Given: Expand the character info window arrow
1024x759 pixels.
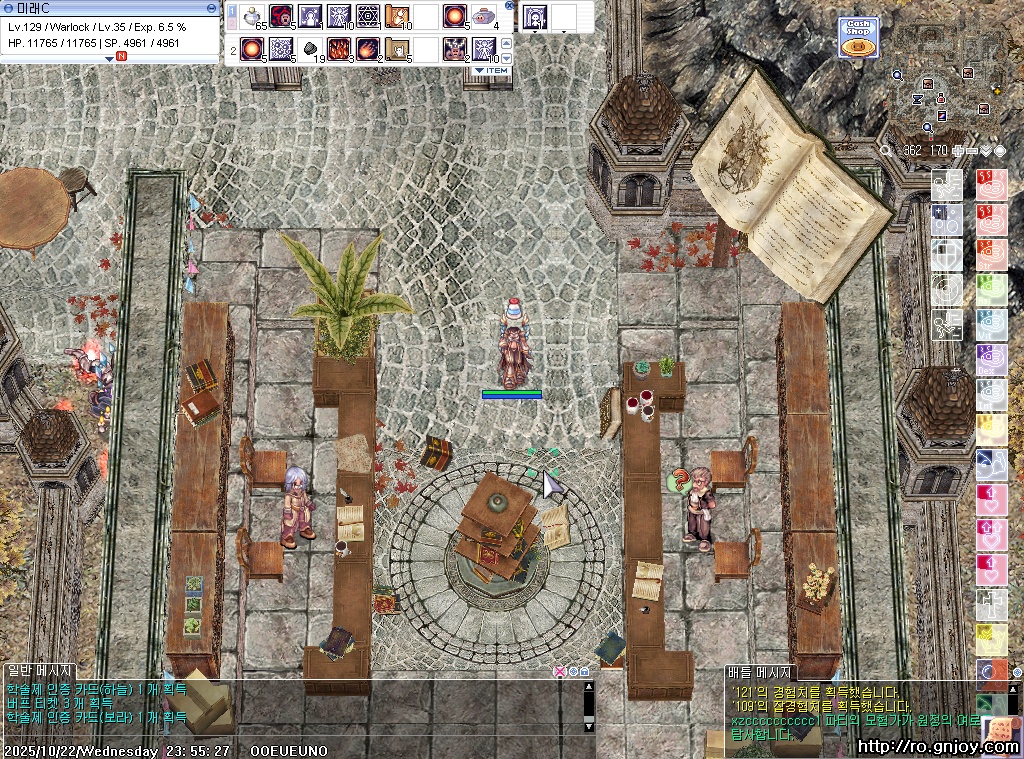Looking at the screenshot, I should point(110,58).
